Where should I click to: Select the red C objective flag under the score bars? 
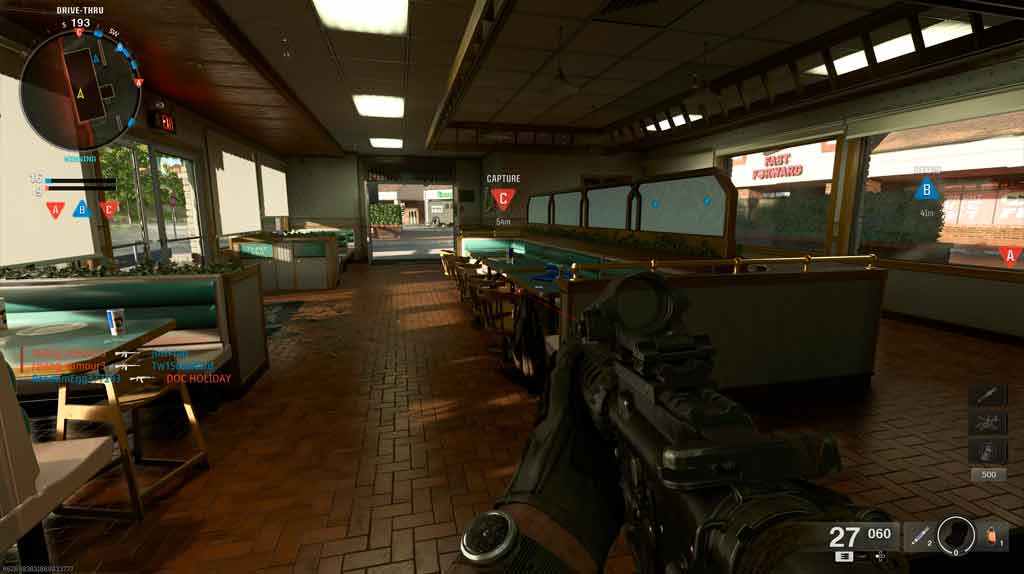pos(109,210)
